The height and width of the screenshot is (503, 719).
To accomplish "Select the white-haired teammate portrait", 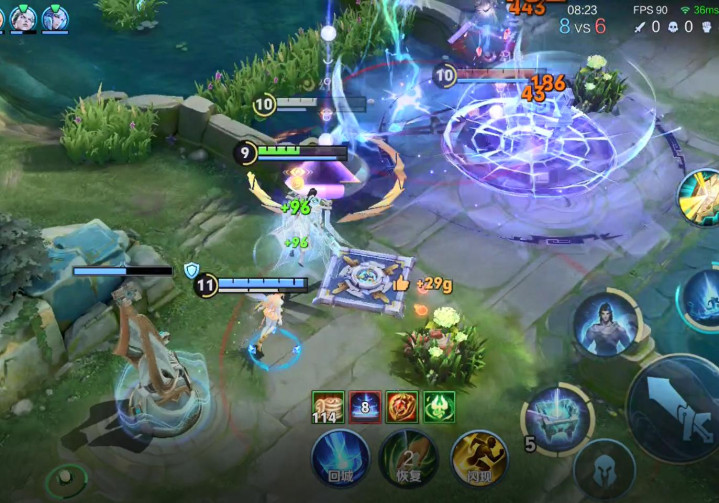I will [23, 17].
